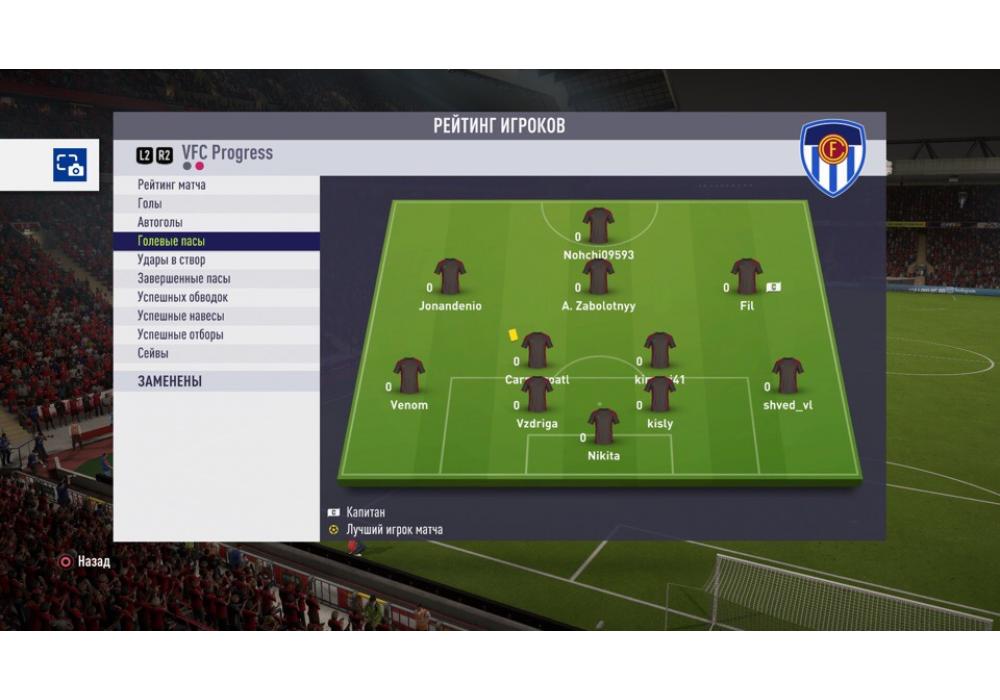Select Успешные отборы in the list
This screenshot has height=700, width=1000.
180,335
